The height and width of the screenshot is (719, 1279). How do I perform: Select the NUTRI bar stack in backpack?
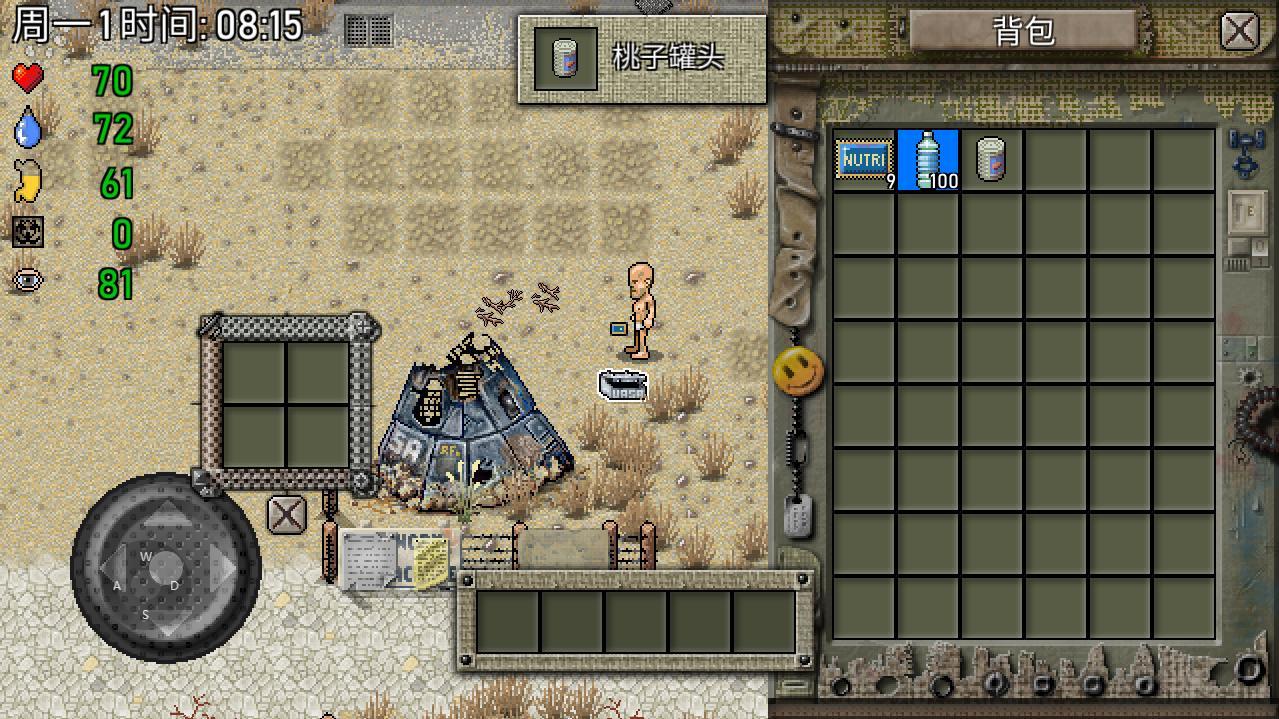pyautogui.click(x=864, y=159)
